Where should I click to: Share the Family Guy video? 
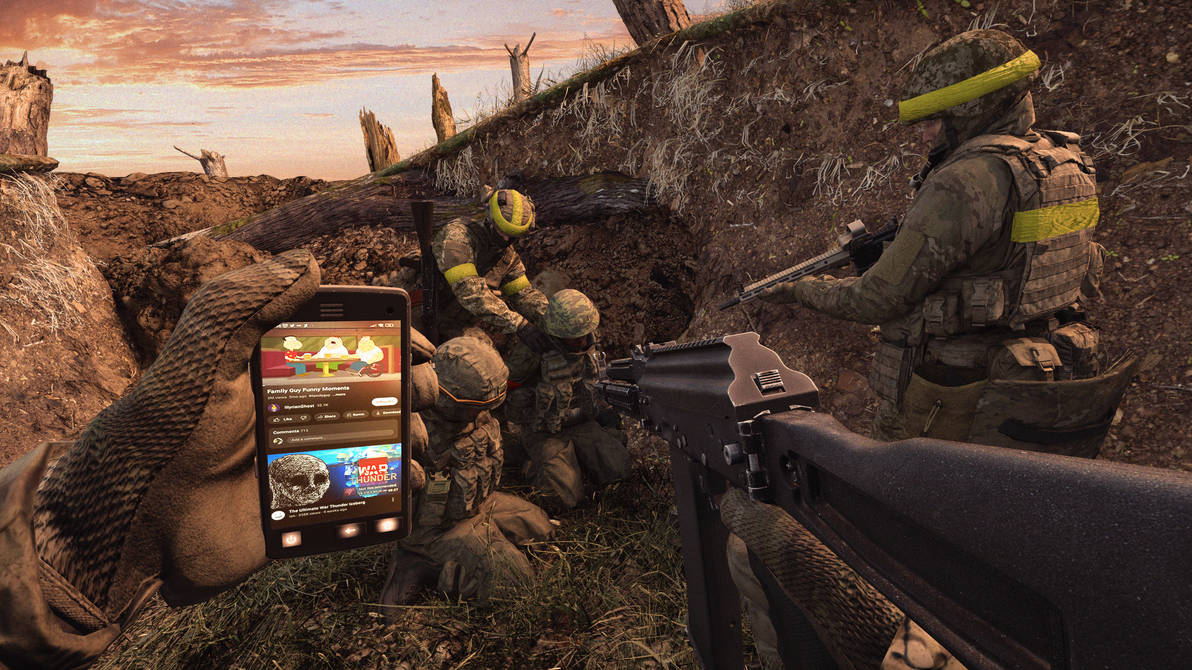(x=328, y=416)
